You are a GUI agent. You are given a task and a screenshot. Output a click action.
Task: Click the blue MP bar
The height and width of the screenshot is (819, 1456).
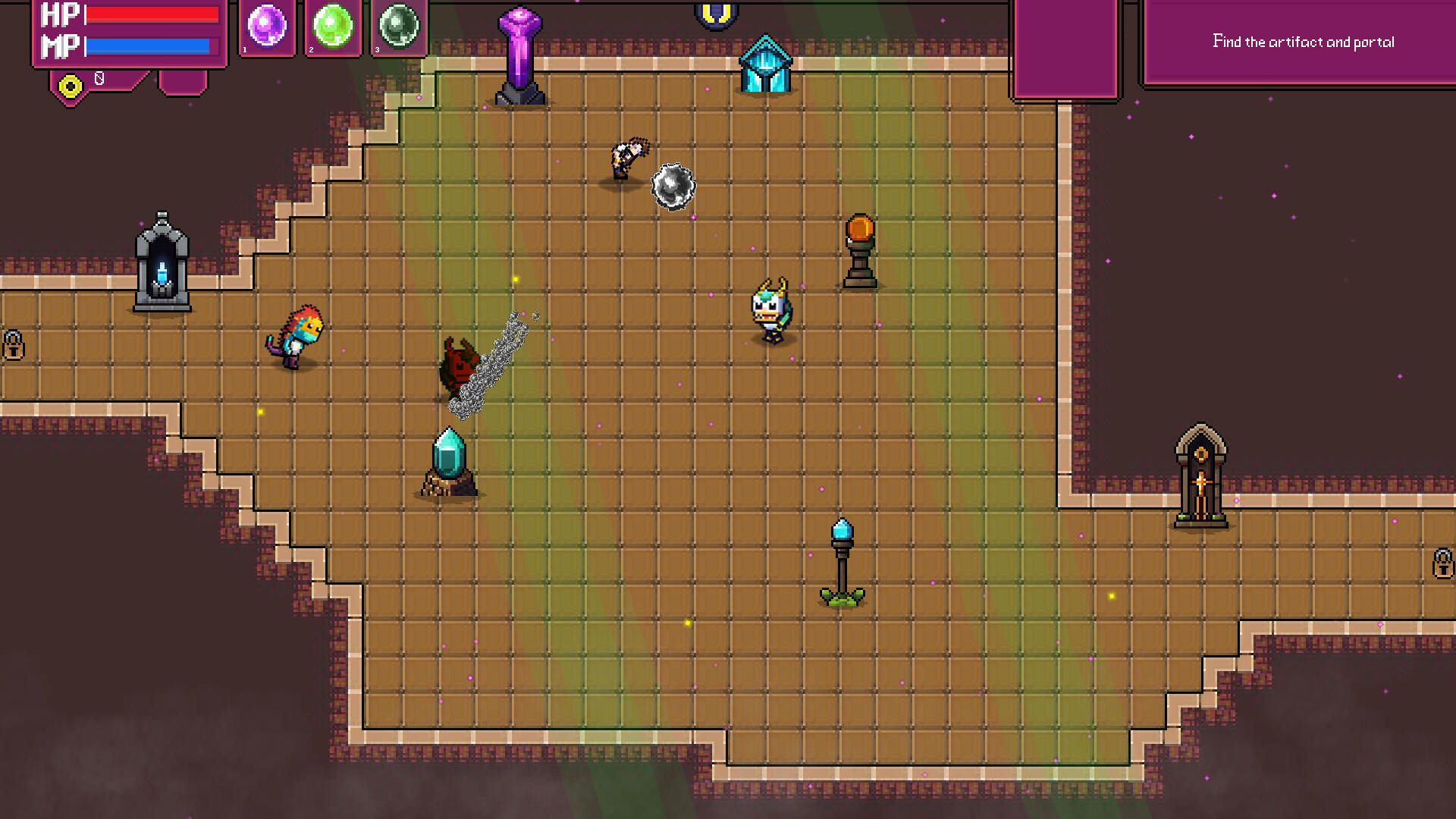[148, 45]
